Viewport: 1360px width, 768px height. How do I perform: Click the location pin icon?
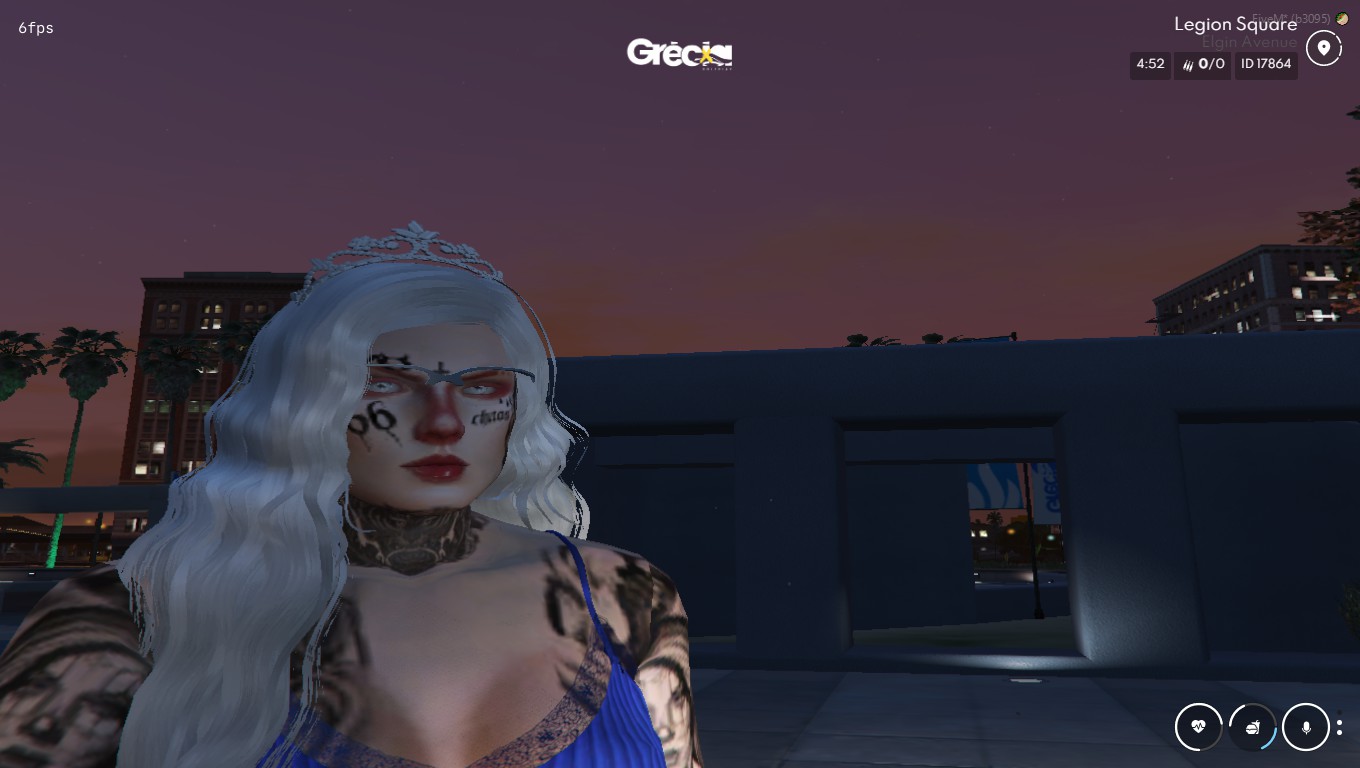coord(1324,48)
